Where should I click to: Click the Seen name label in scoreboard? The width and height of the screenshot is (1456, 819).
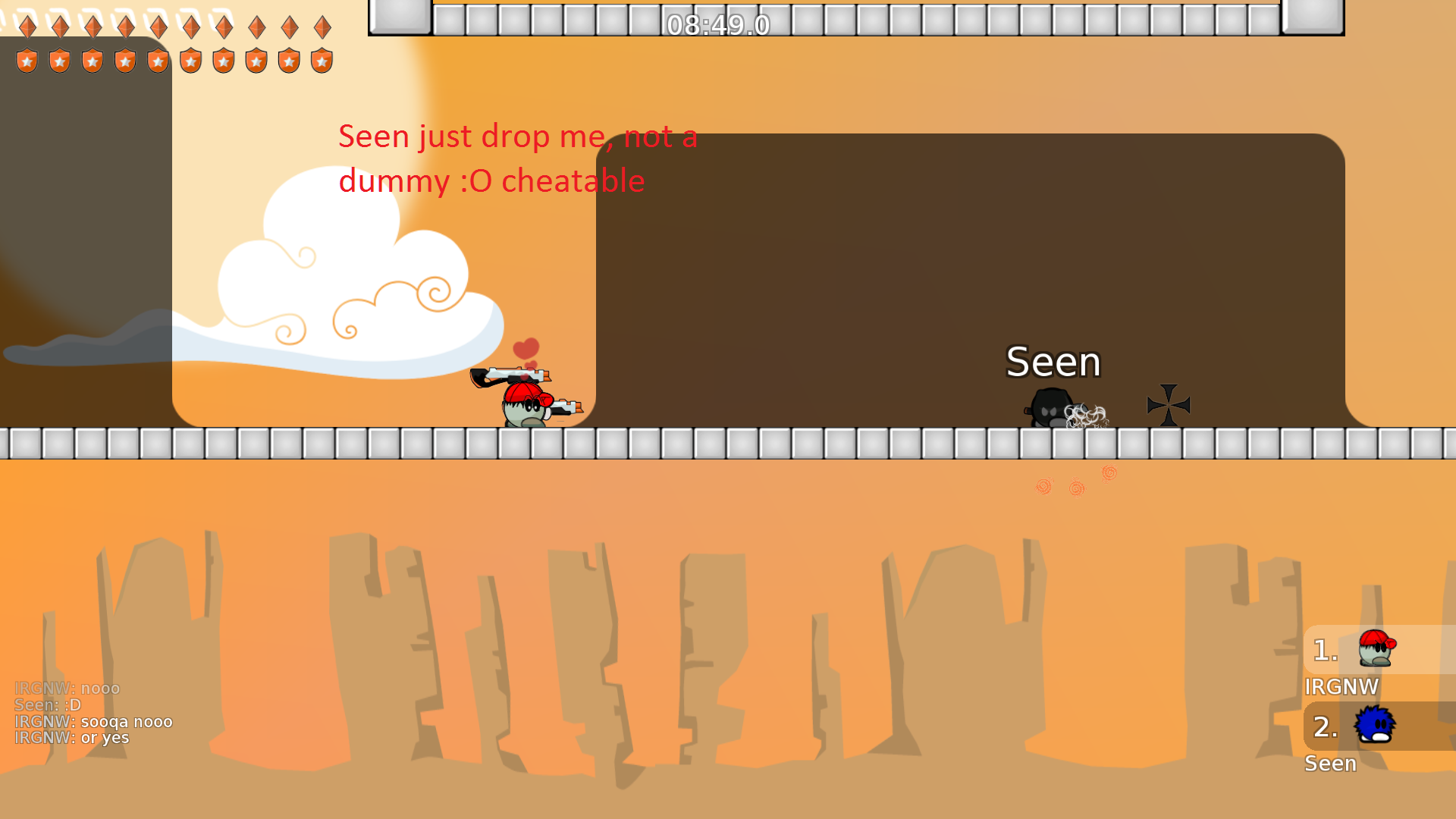pyautogui.click(x=1331, y=764)
